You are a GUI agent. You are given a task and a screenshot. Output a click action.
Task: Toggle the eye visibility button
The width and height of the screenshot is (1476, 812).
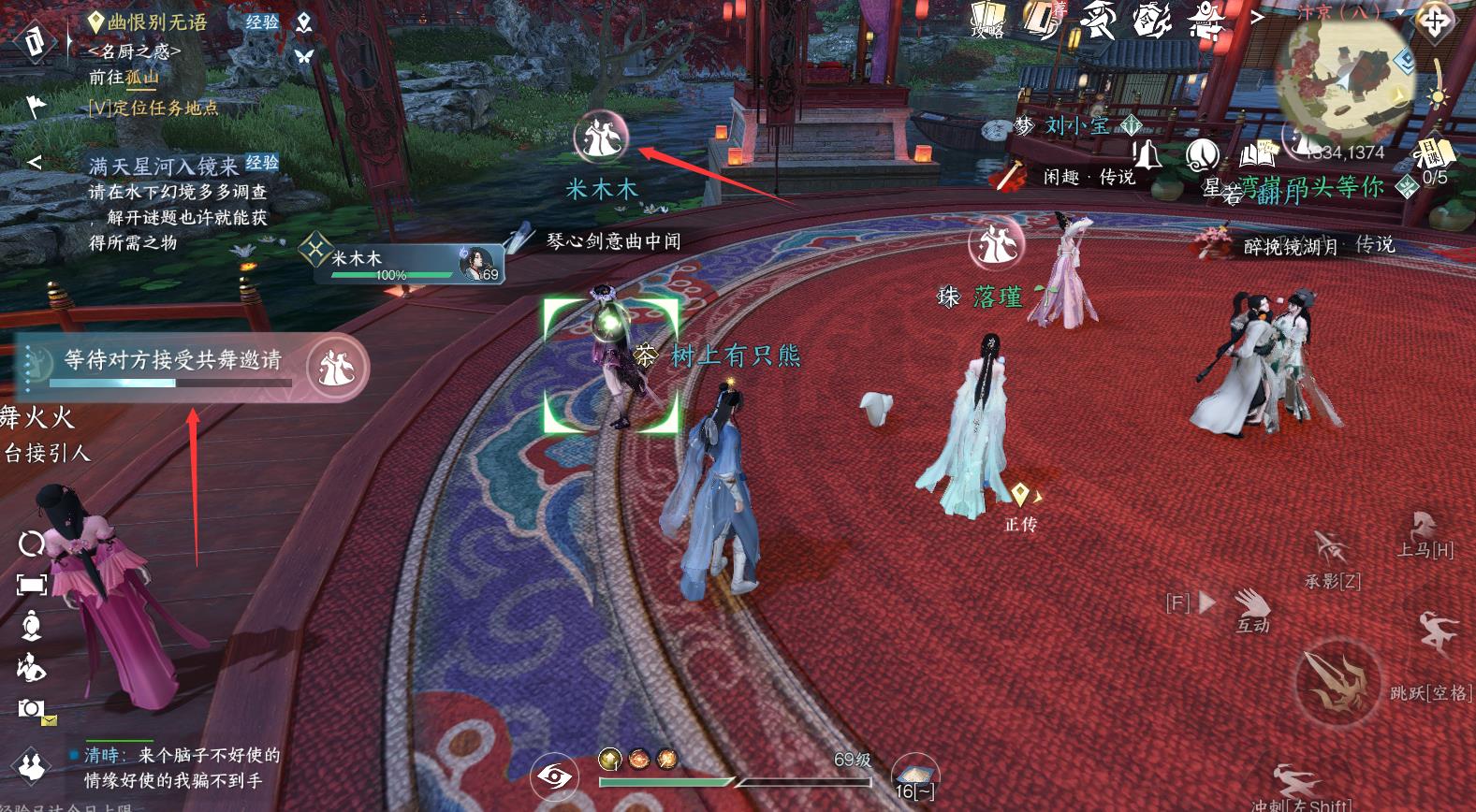[554, 776]
